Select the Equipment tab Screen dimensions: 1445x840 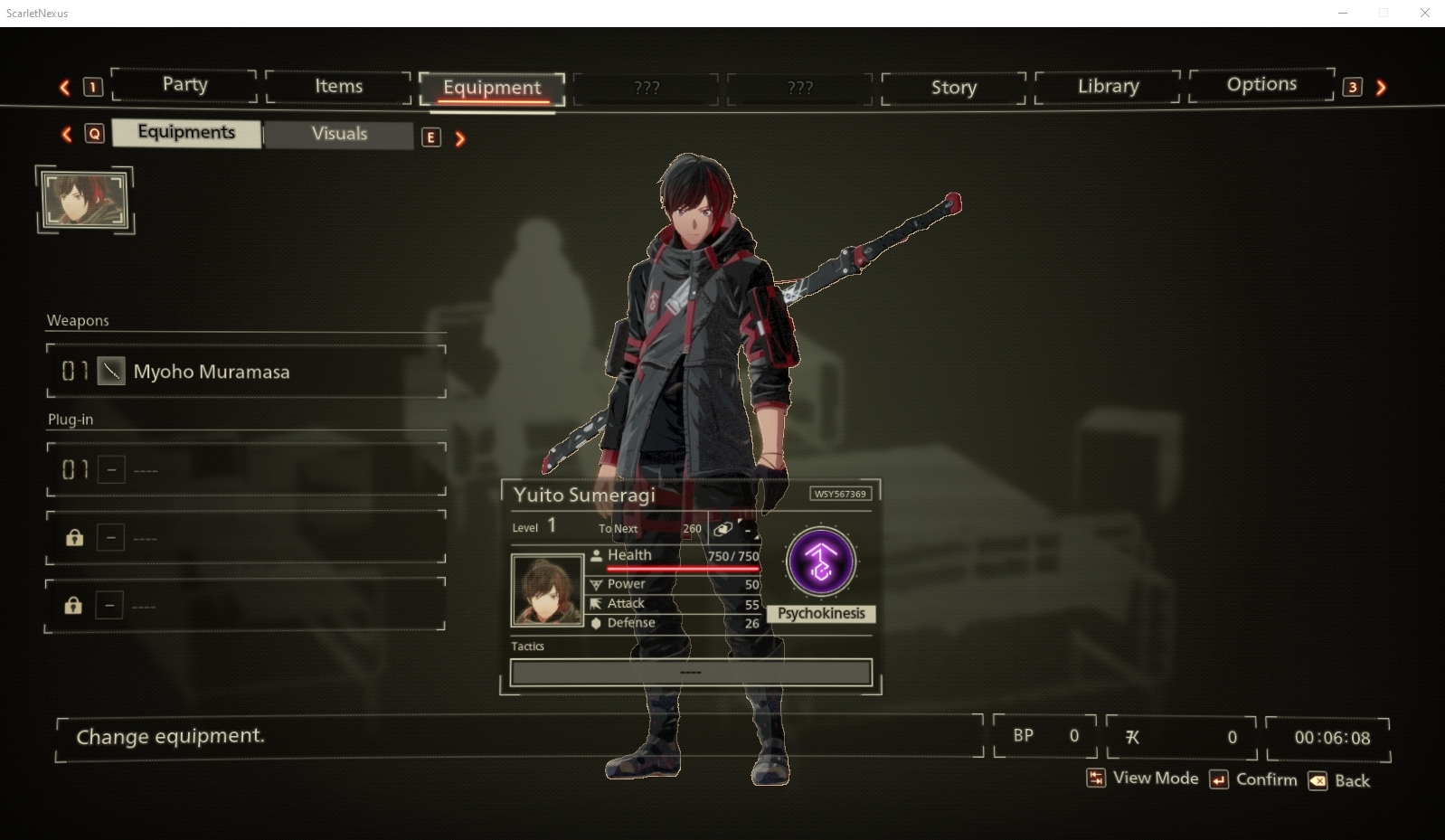(492, 88)
